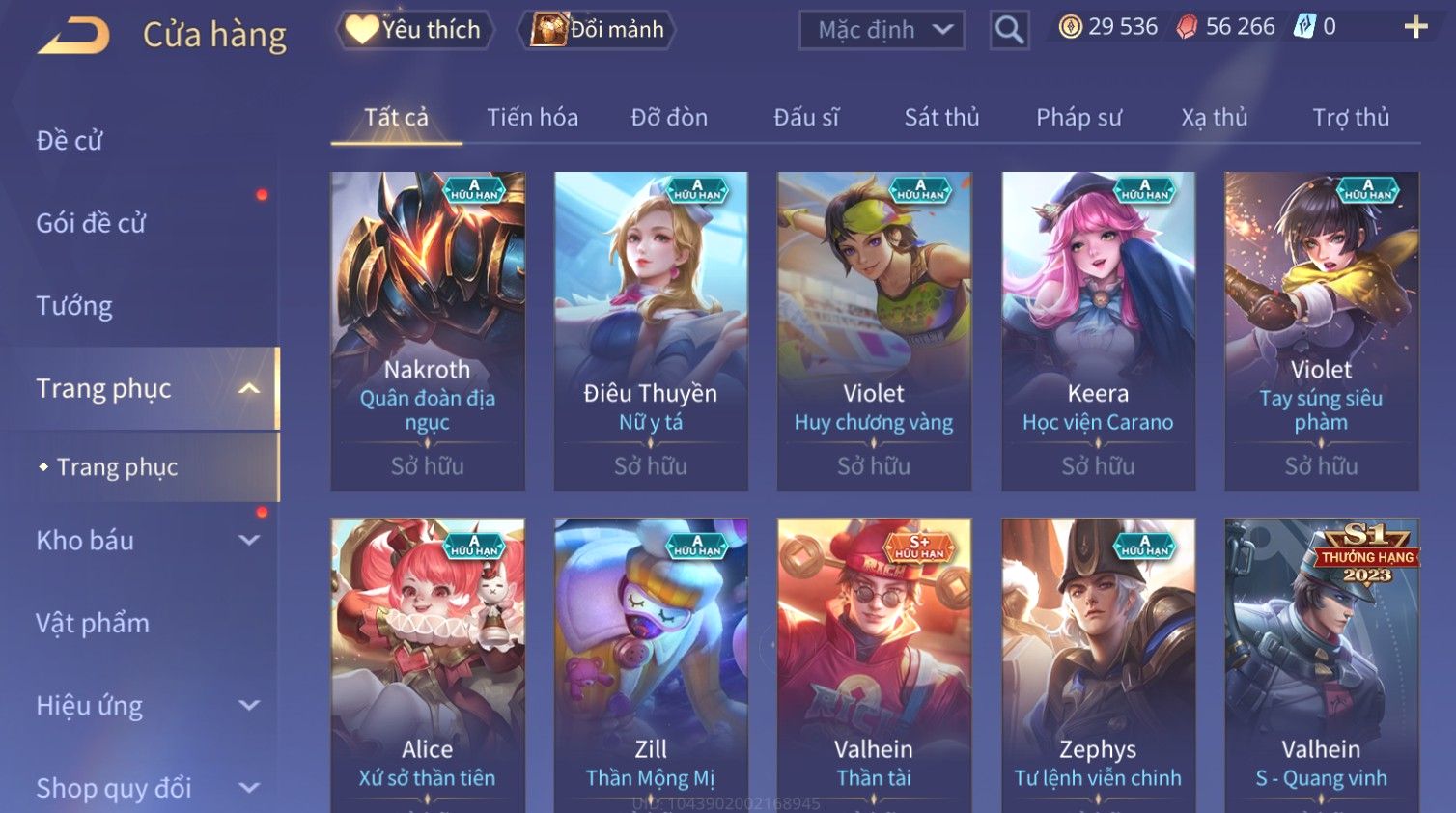
Task: View Valhein Thần tài skin card
Action: 874,664
